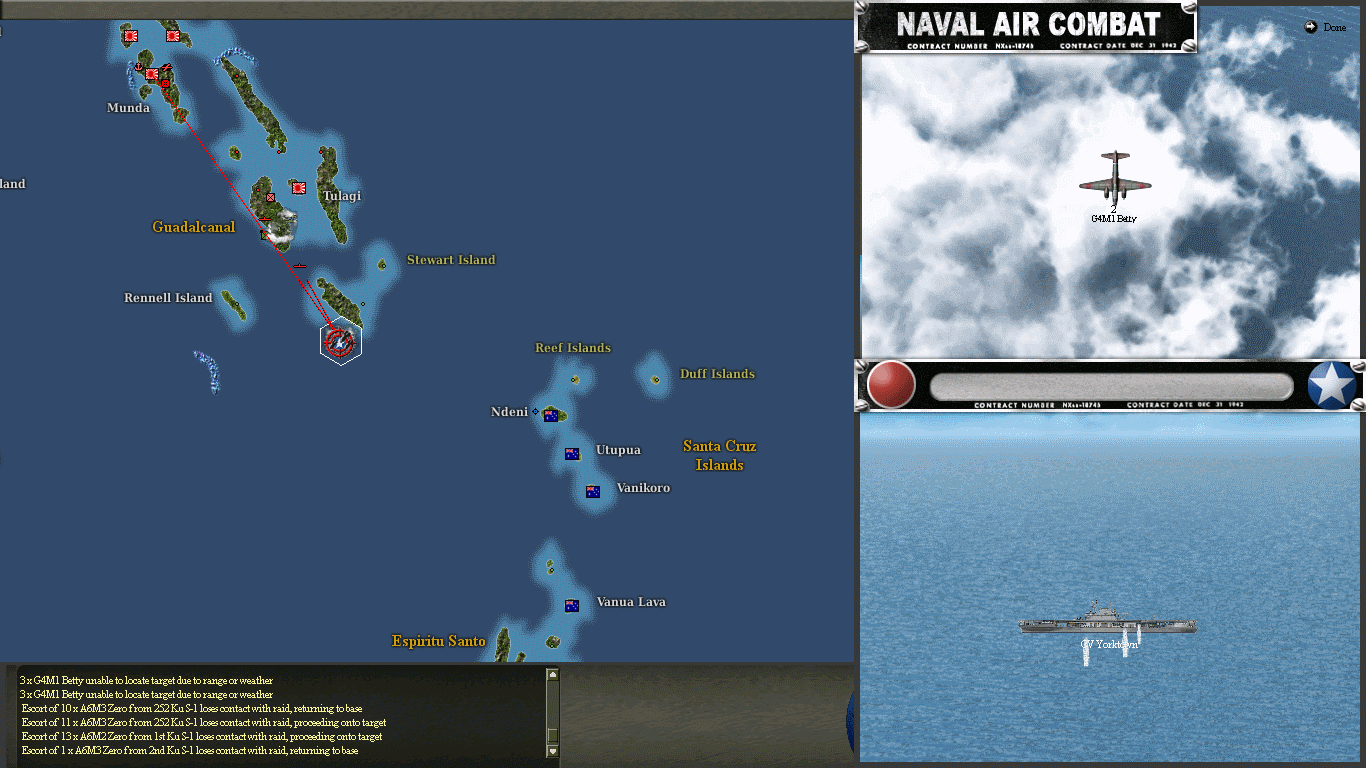Click the crossed-out airfield icon on Guadalcanal
This screenshot has width=1366, height=768.
[271, 198]
